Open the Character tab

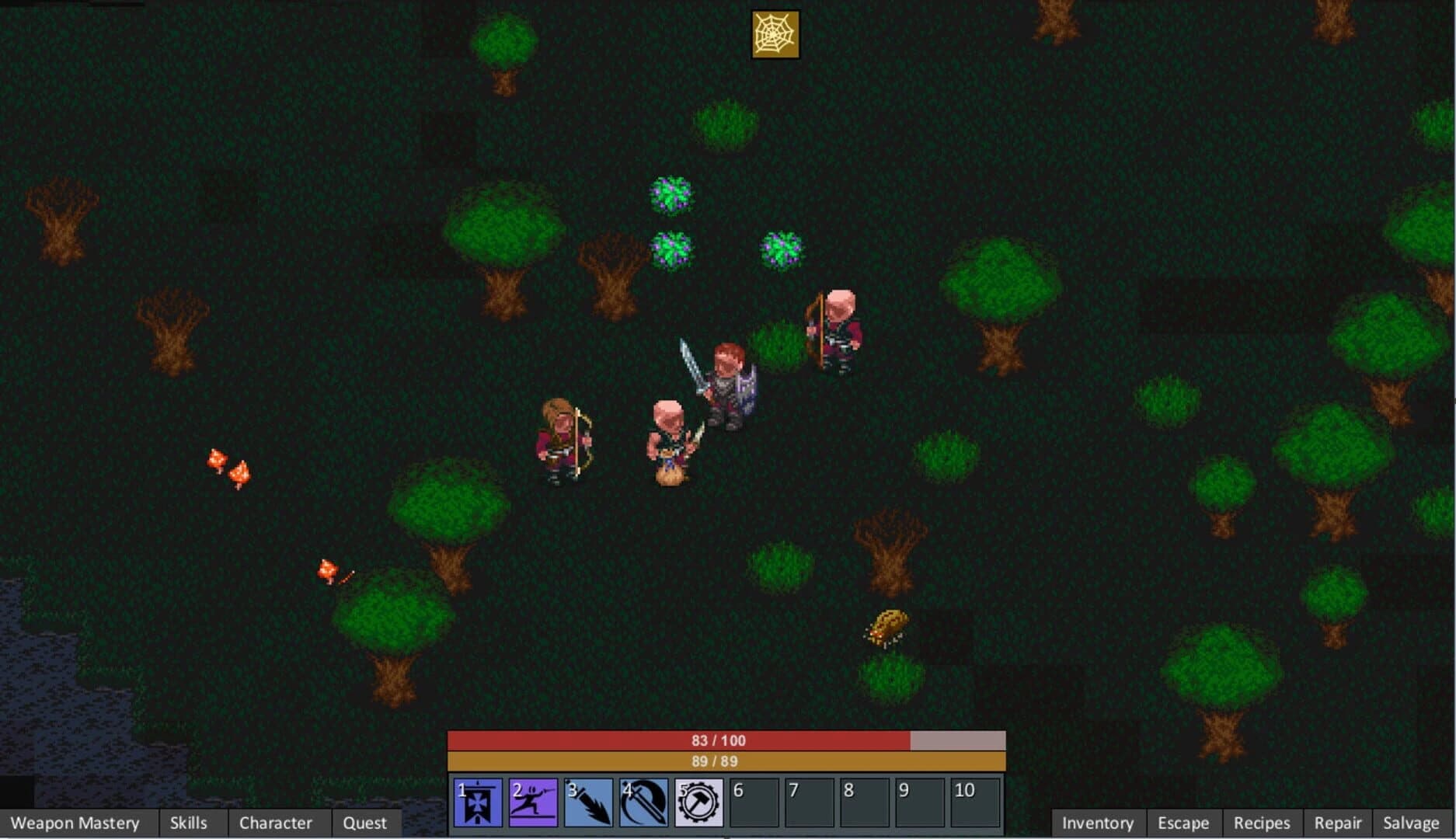click(x=276, y=822)
